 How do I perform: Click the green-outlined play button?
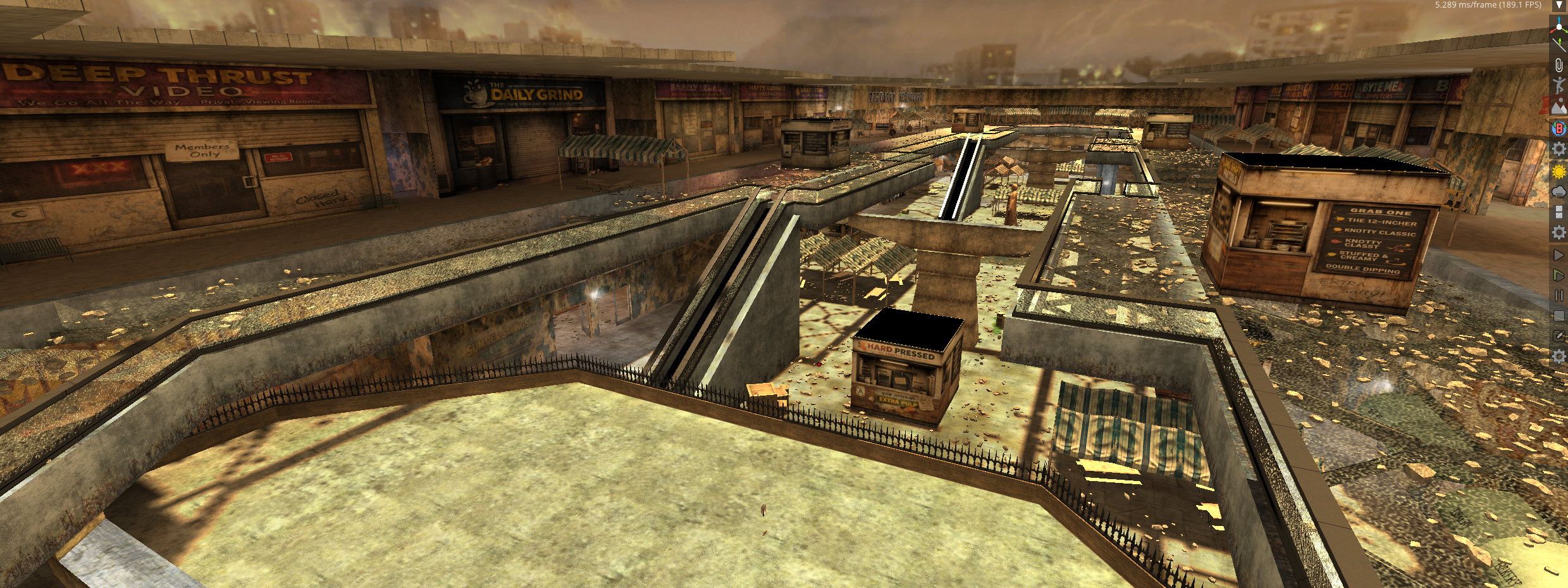[1559, 276]
